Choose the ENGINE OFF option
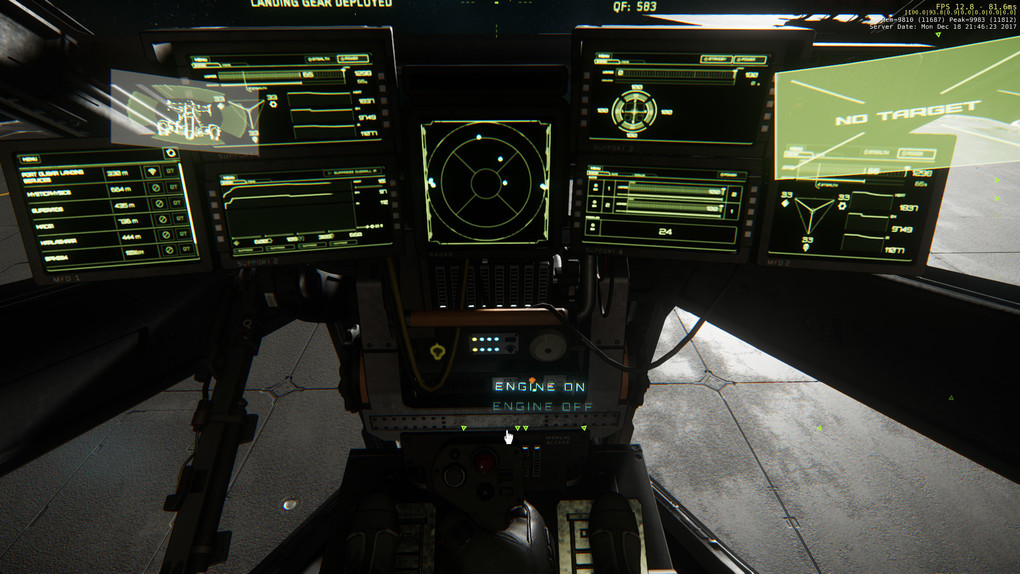 [542, 407]
